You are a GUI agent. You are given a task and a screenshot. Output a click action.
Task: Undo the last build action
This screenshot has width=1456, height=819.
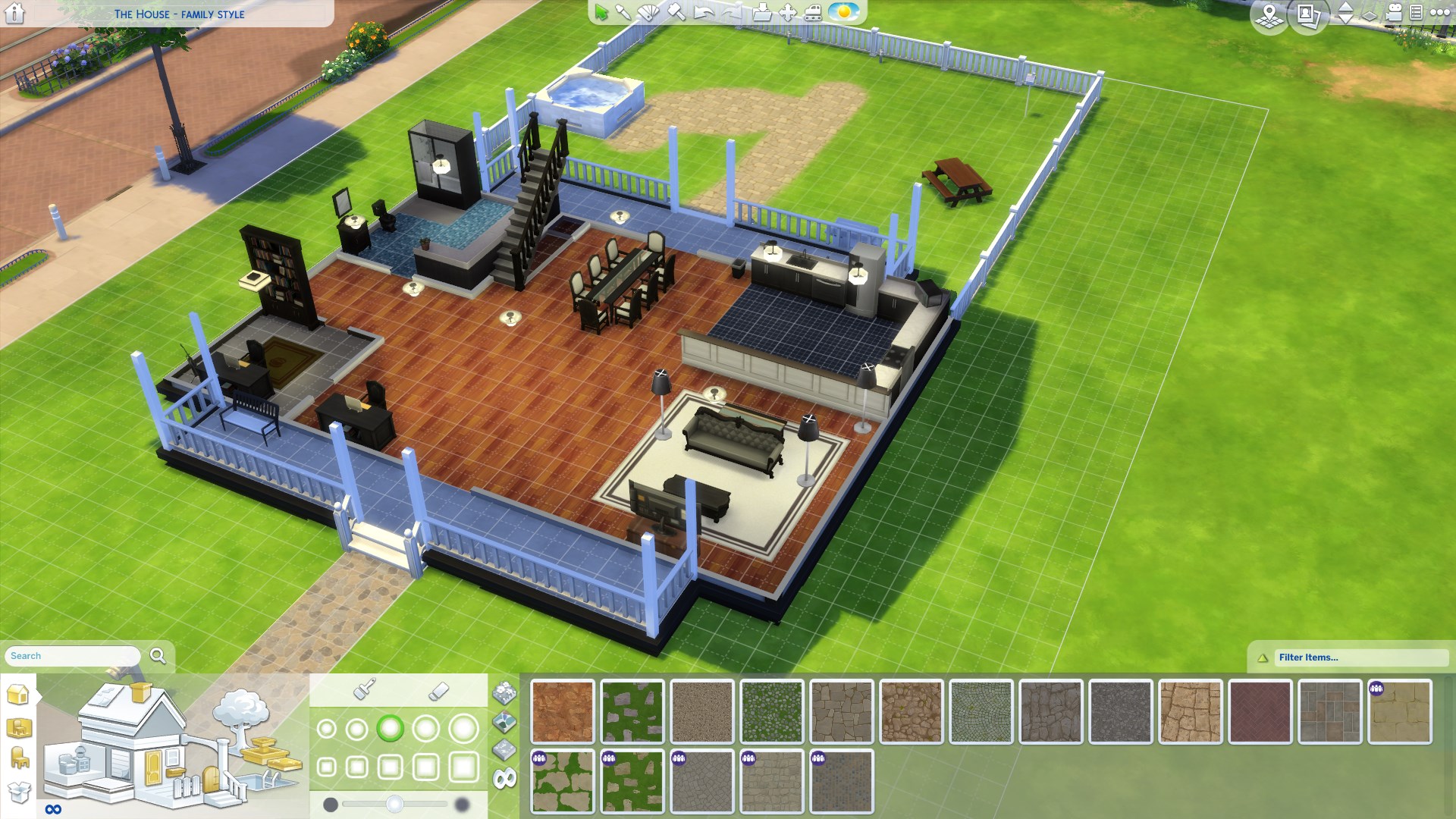click(x=704, y=13)
